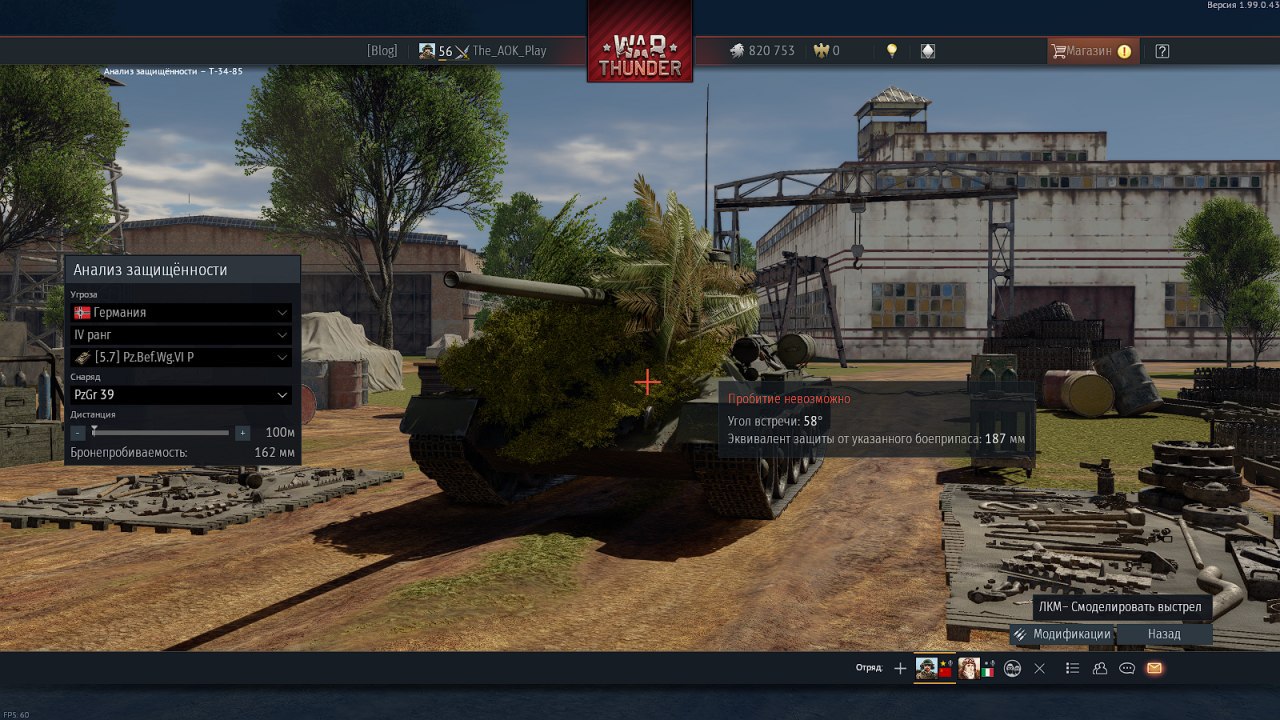The width and height of the screenshot is (1280, 720).
Task: Open the chat speech bubble icon
Action: coord(1127,668)
